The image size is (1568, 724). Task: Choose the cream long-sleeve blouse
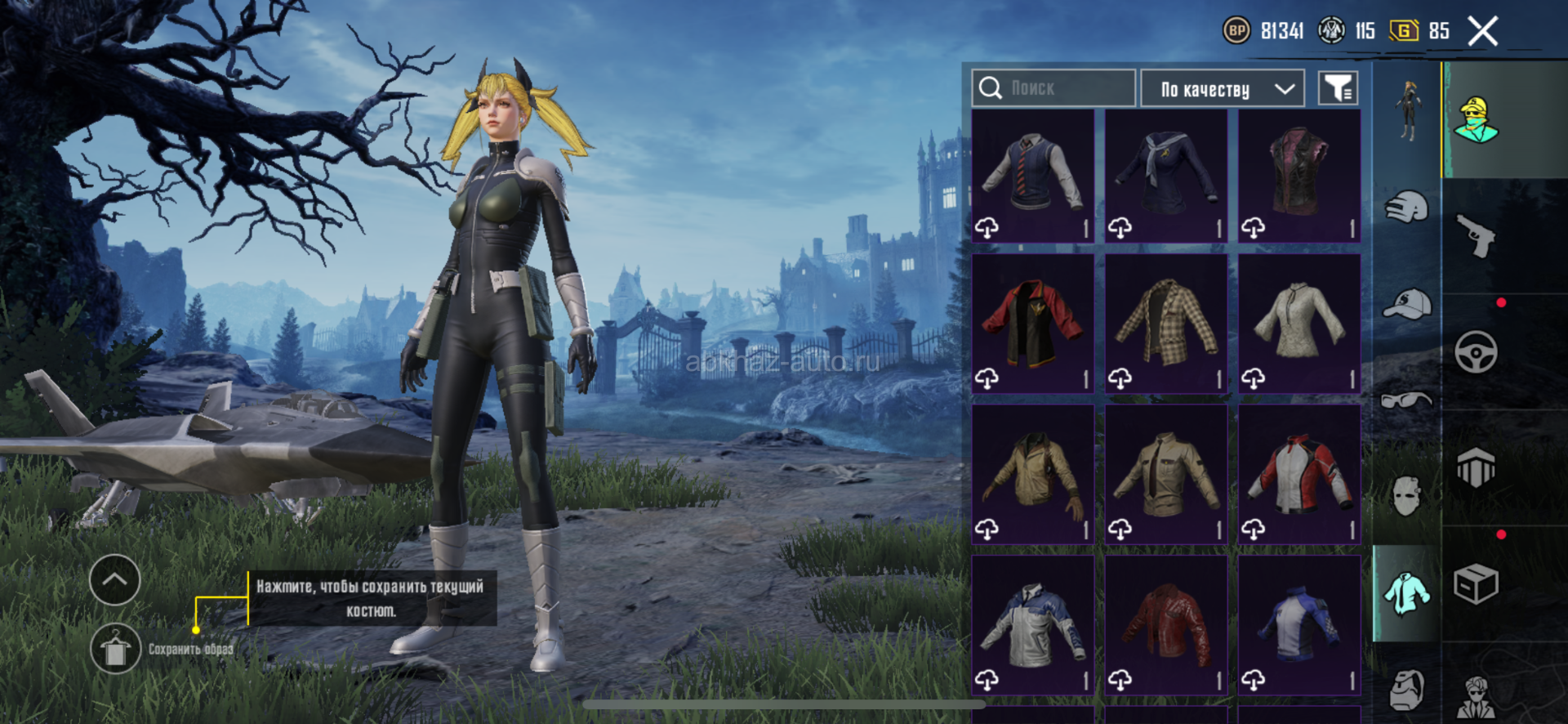(x=1299, y=324)
